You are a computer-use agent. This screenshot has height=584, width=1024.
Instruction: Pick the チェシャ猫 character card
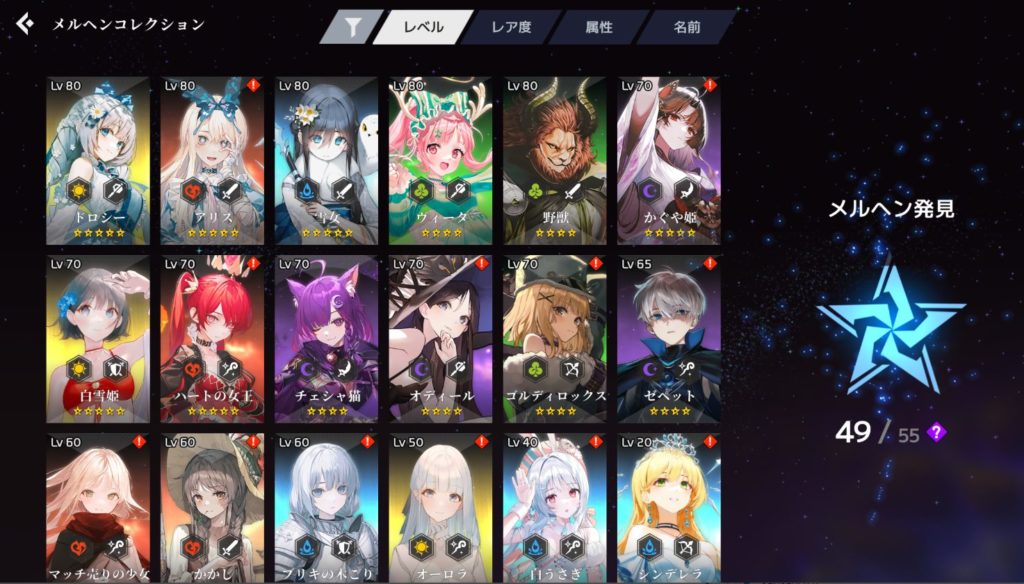[326, 338]
